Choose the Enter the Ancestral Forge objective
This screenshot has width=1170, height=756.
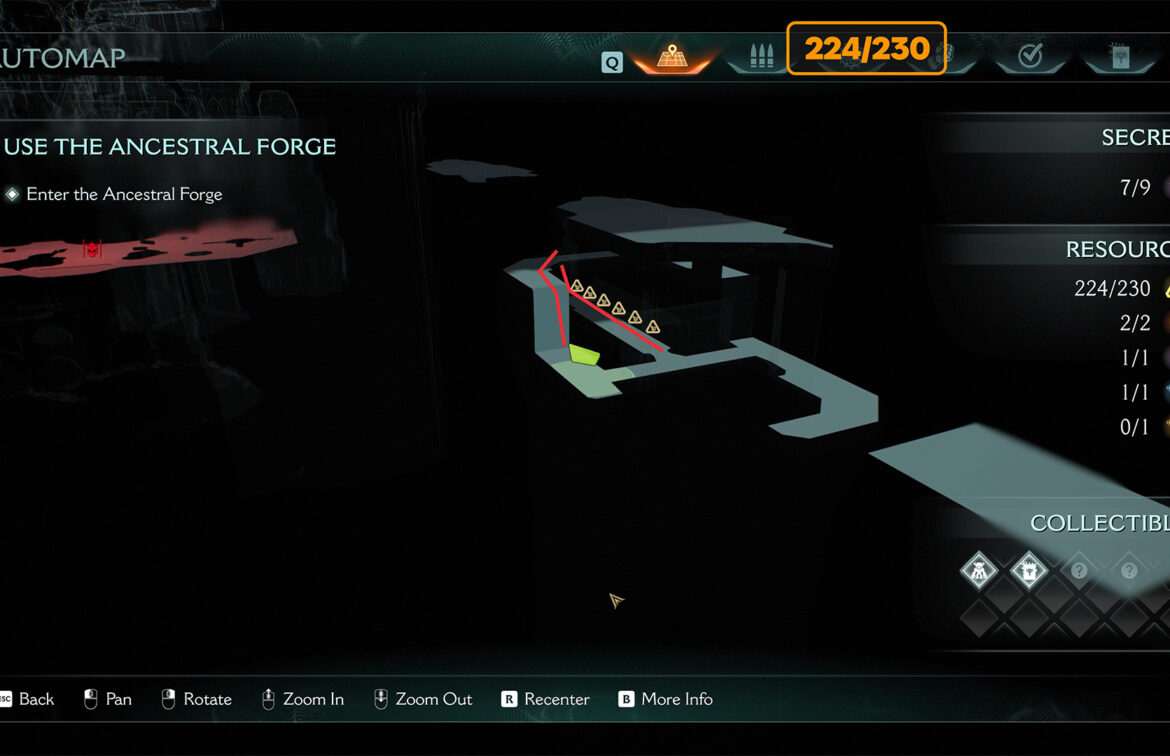(x=124, y=194)
